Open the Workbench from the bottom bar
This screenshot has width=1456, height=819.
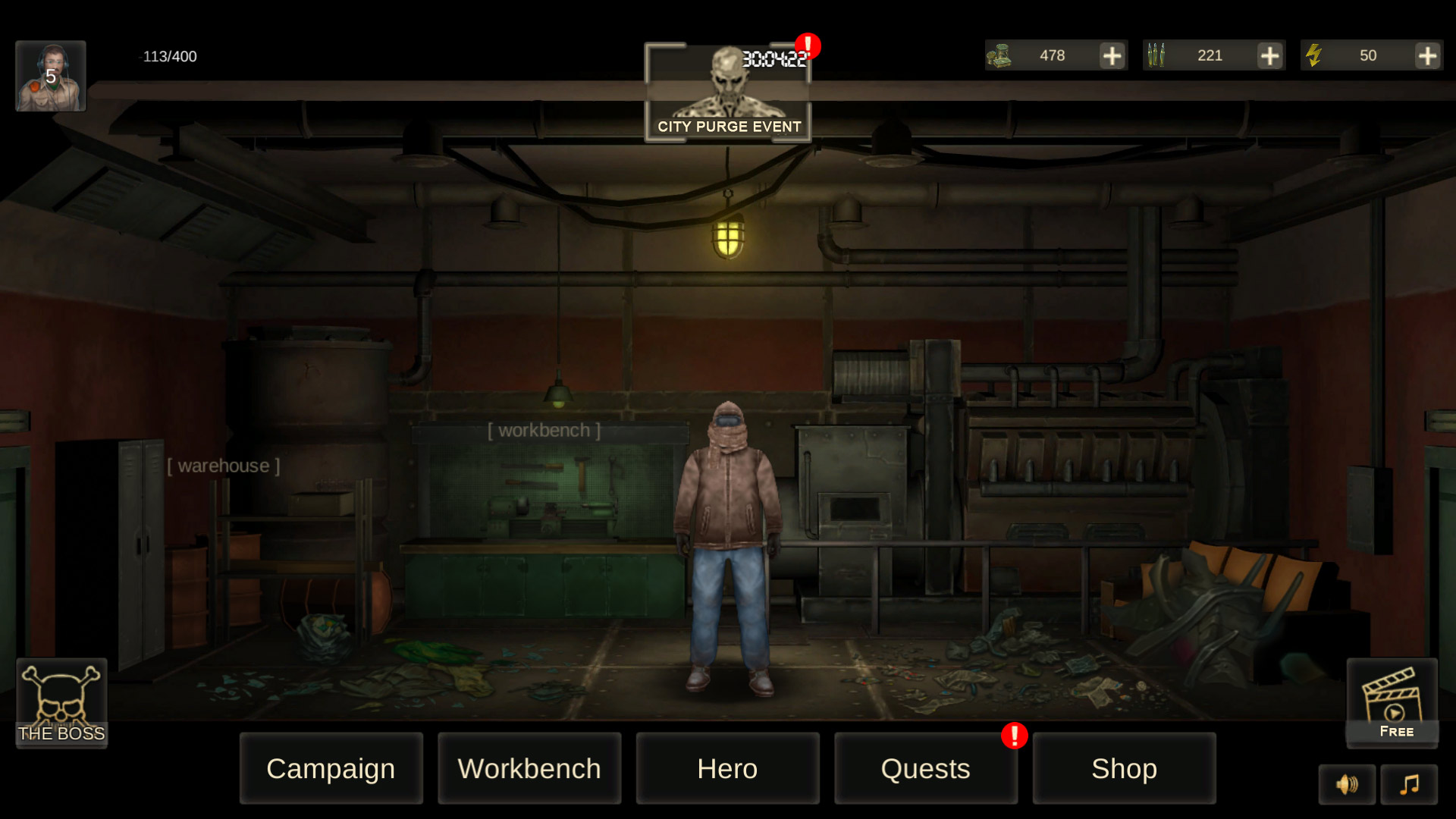[529, 768]
